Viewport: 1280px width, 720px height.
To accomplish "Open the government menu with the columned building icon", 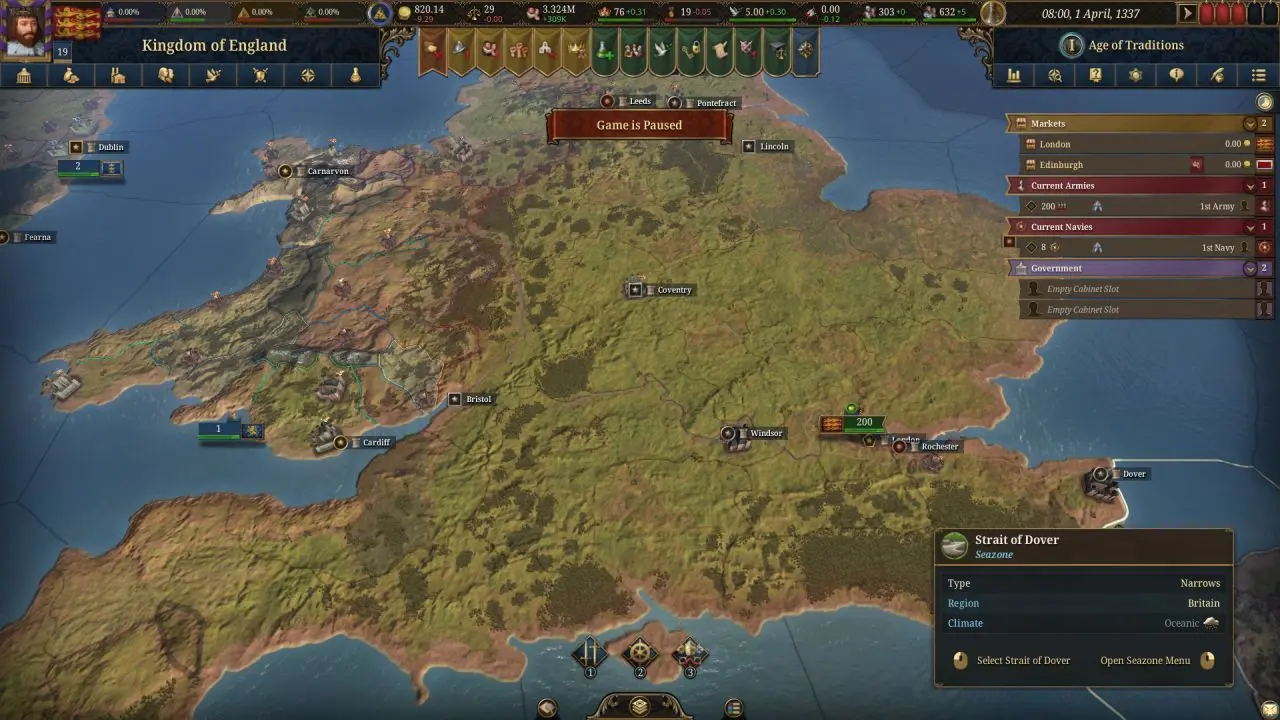I will 24,76.
